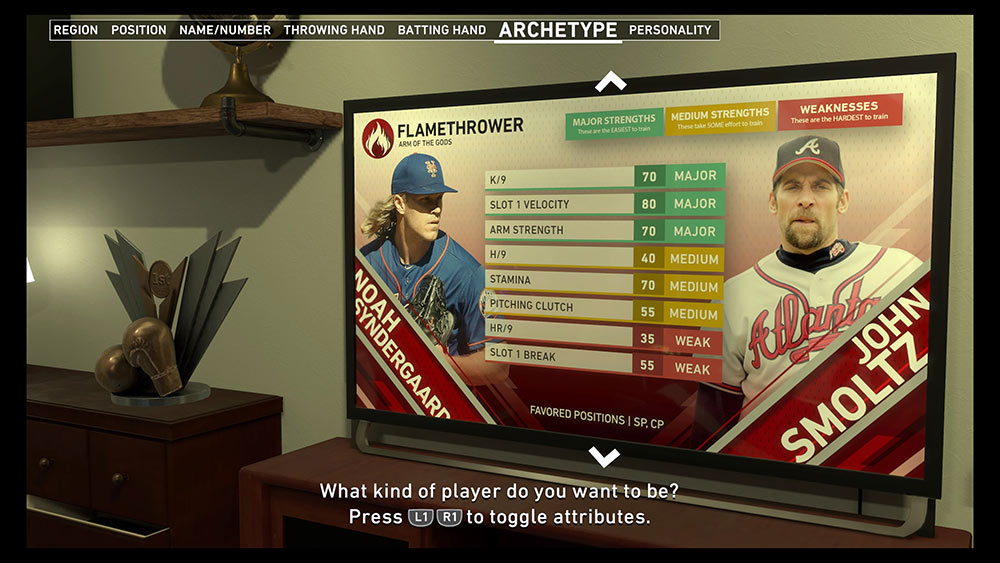Show next archetype with down arrow

point(604,457)
